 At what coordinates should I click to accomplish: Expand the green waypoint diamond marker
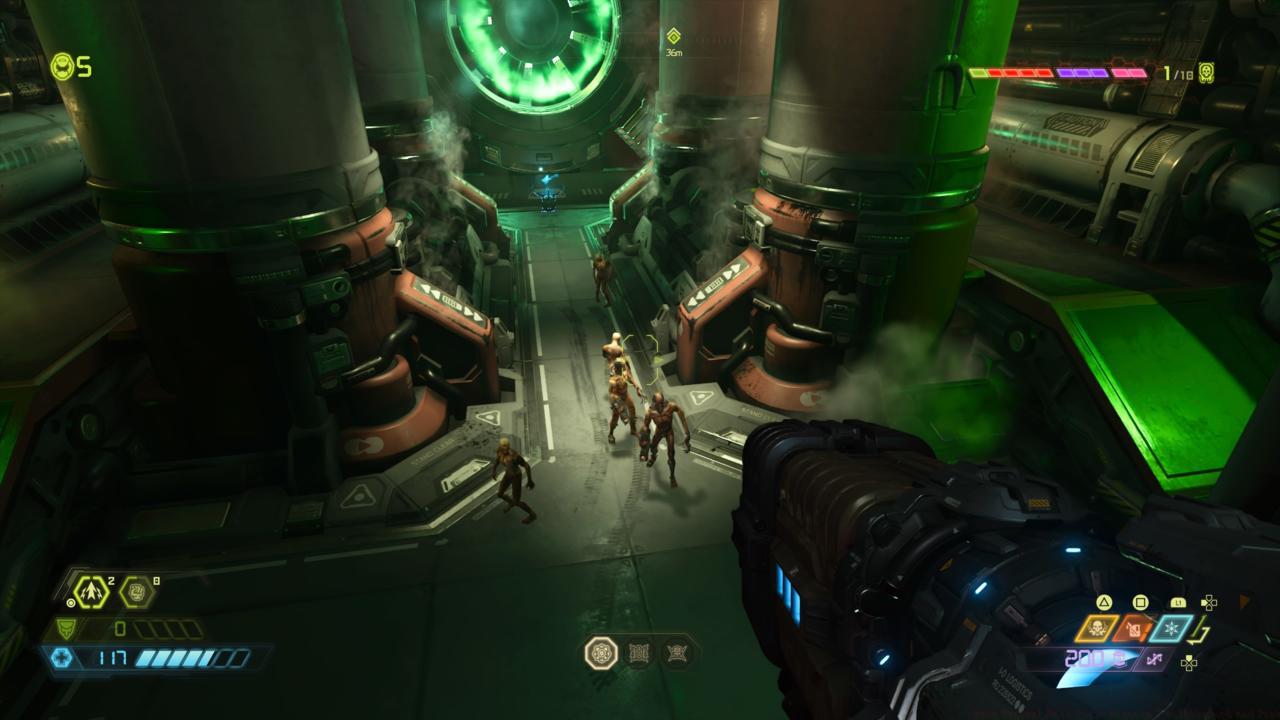click(673, 35)
